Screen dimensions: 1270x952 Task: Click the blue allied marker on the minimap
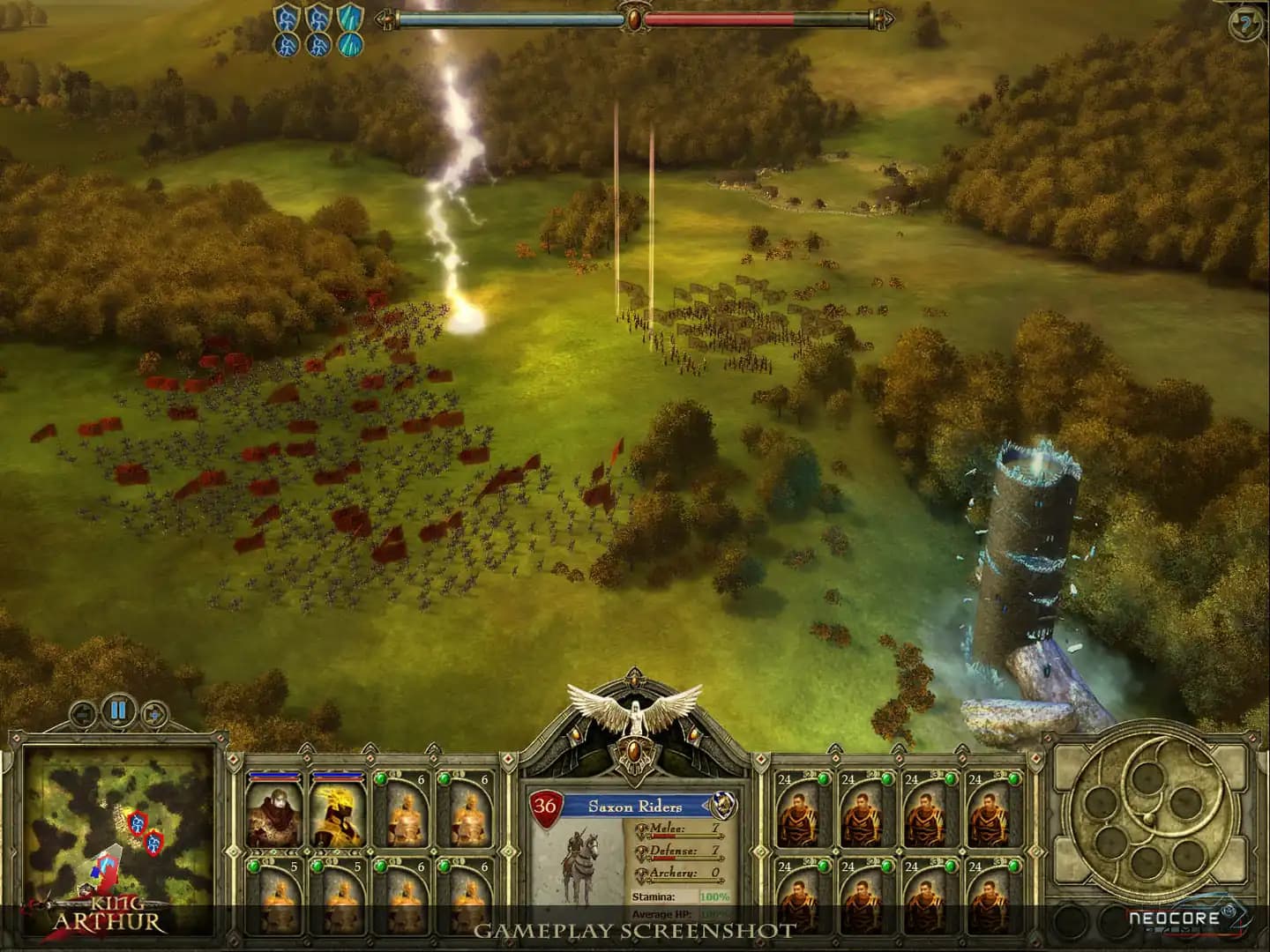[x=94, y=870]
